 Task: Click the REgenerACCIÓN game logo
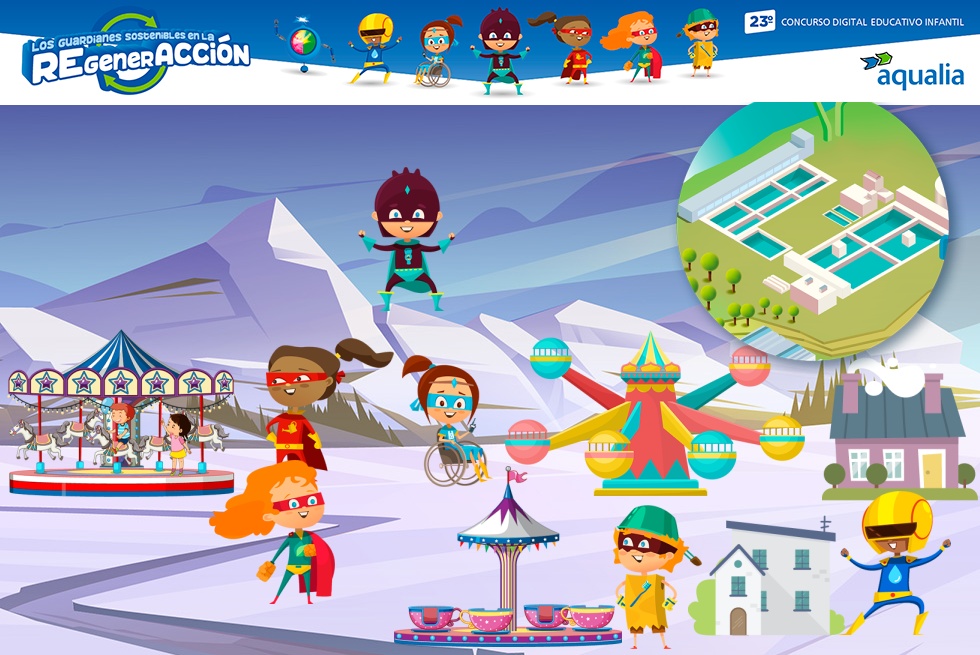coord(136,53)
